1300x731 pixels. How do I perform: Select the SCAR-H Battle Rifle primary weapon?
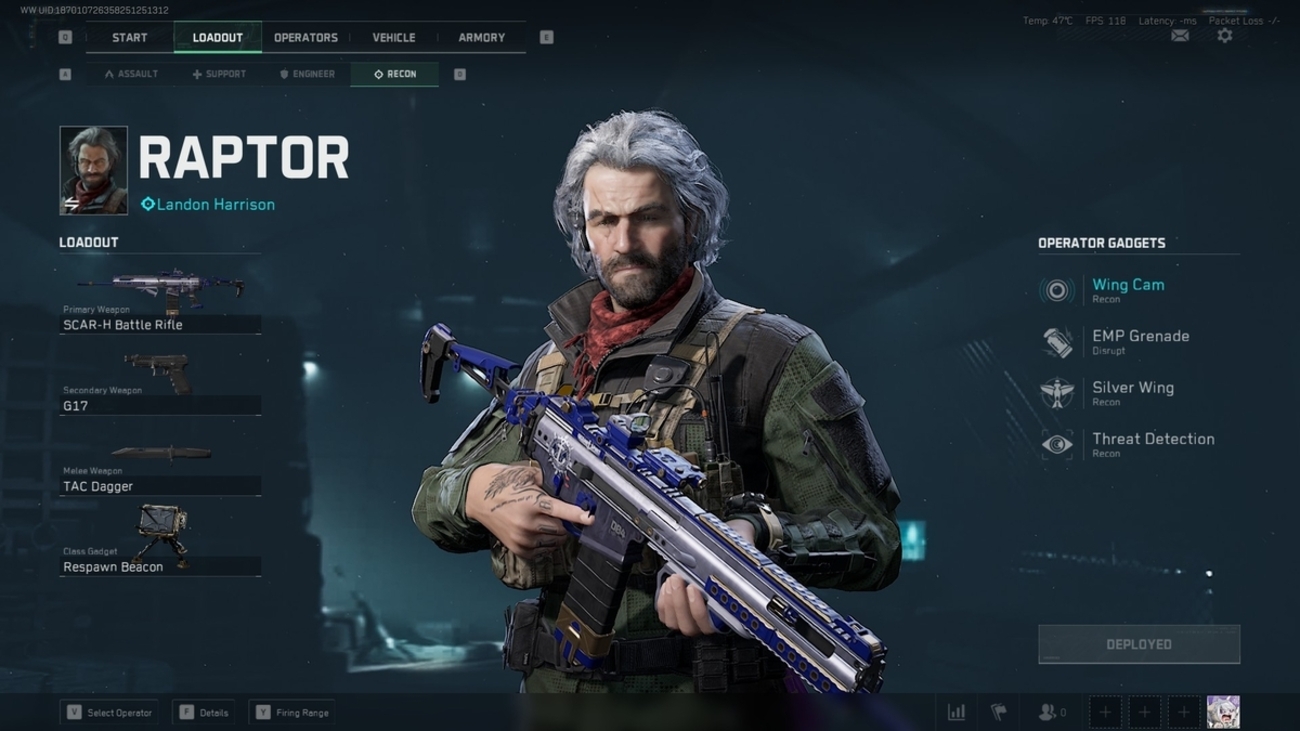coord(160,302)
